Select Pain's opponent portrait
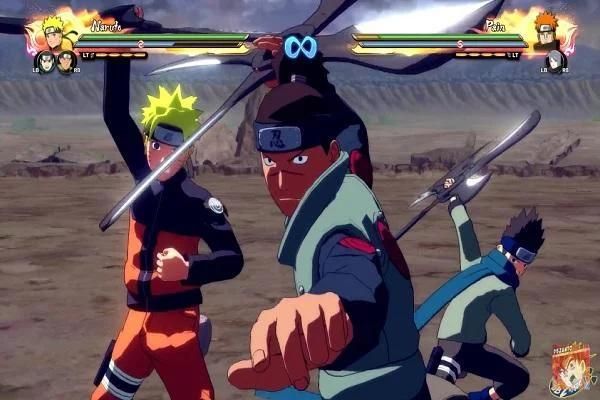The height and width of the screenshot is (400, 600). 546,30
